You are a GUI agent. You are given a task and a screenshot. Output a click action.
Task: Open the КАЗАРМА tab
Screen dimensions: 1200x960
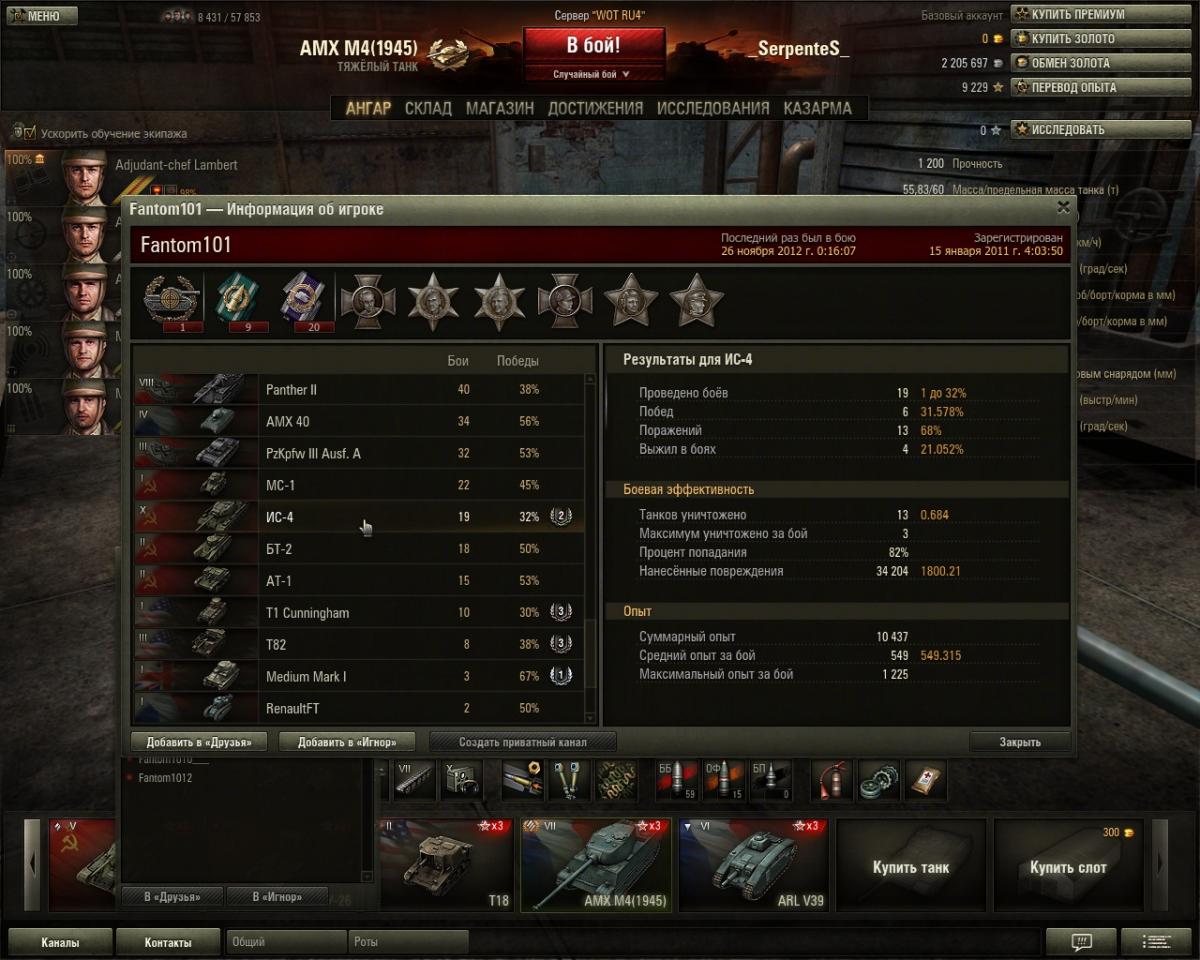click(x=817, y=108)
